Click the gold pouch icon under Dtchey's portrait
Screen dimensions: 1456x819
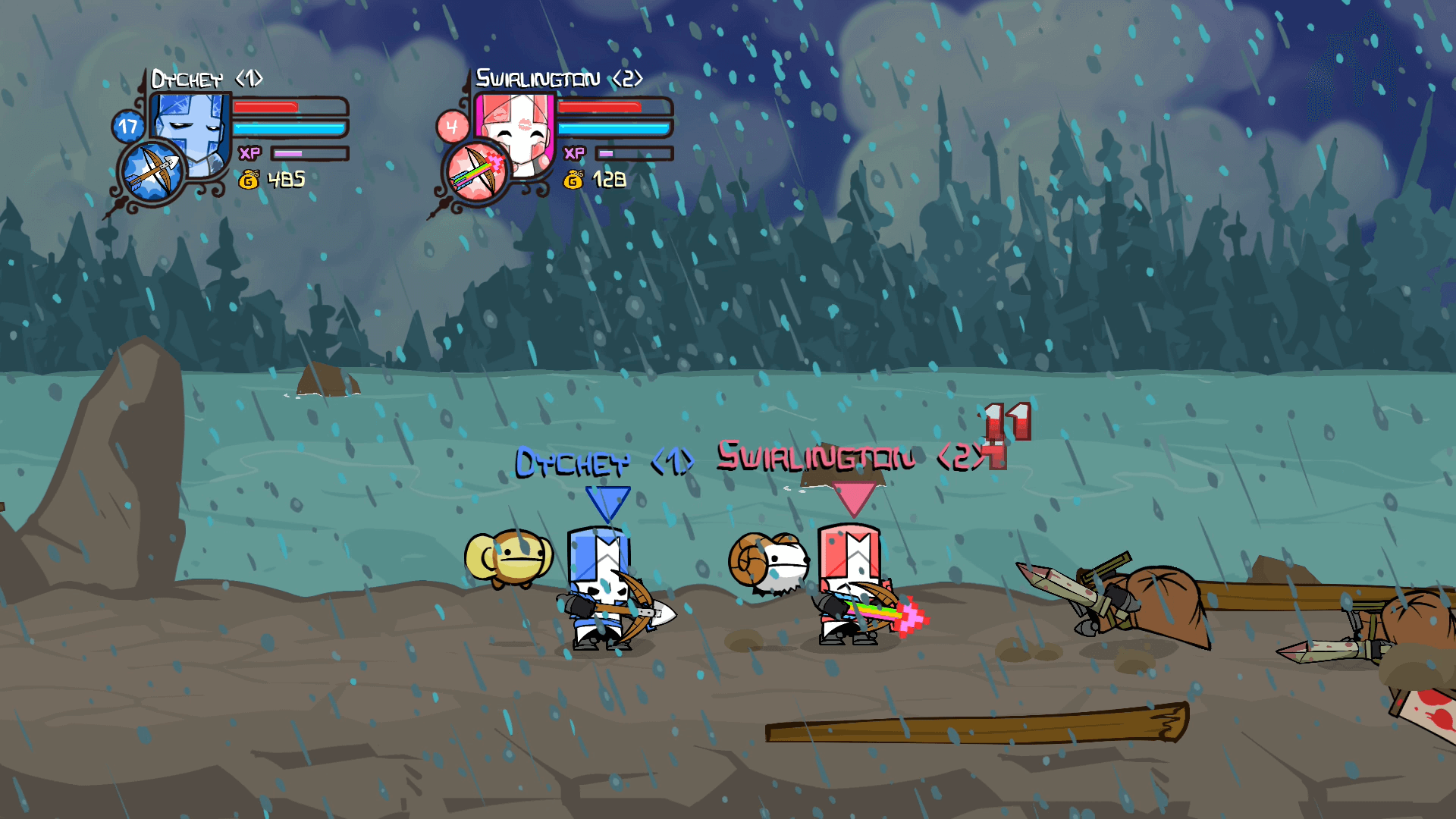point(249,180)
